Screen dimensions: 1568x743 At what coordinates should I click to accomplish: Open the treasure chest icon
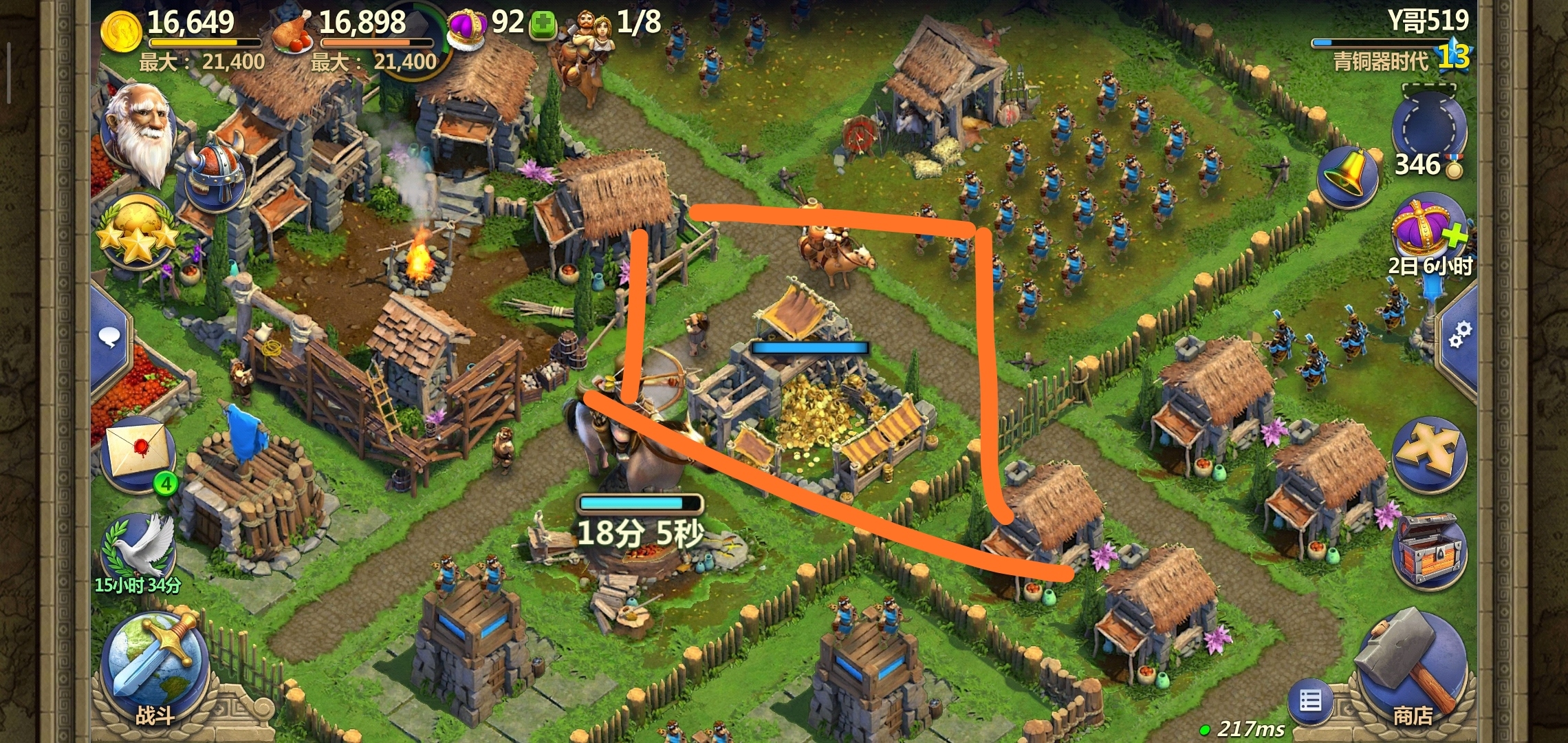(x=1429, y=550)
